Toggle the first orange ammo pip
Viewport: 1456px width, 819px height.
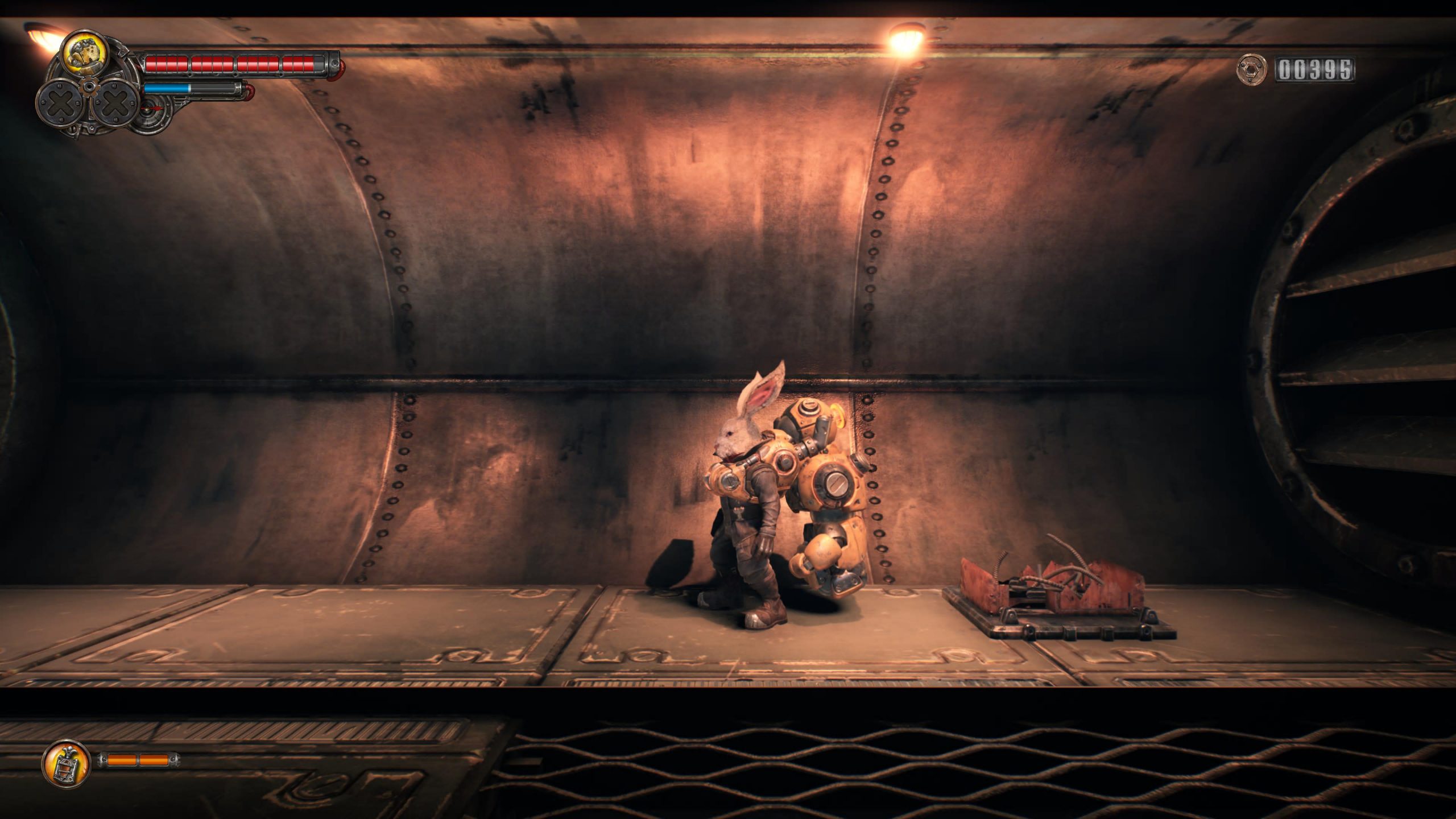pos(122,759)
